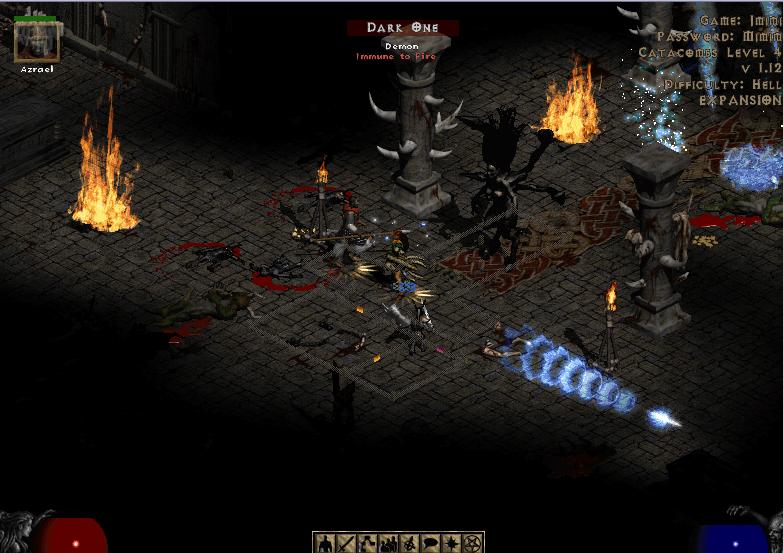
Task: Open the game menu pentagram icon
Action: coord(472,543)
